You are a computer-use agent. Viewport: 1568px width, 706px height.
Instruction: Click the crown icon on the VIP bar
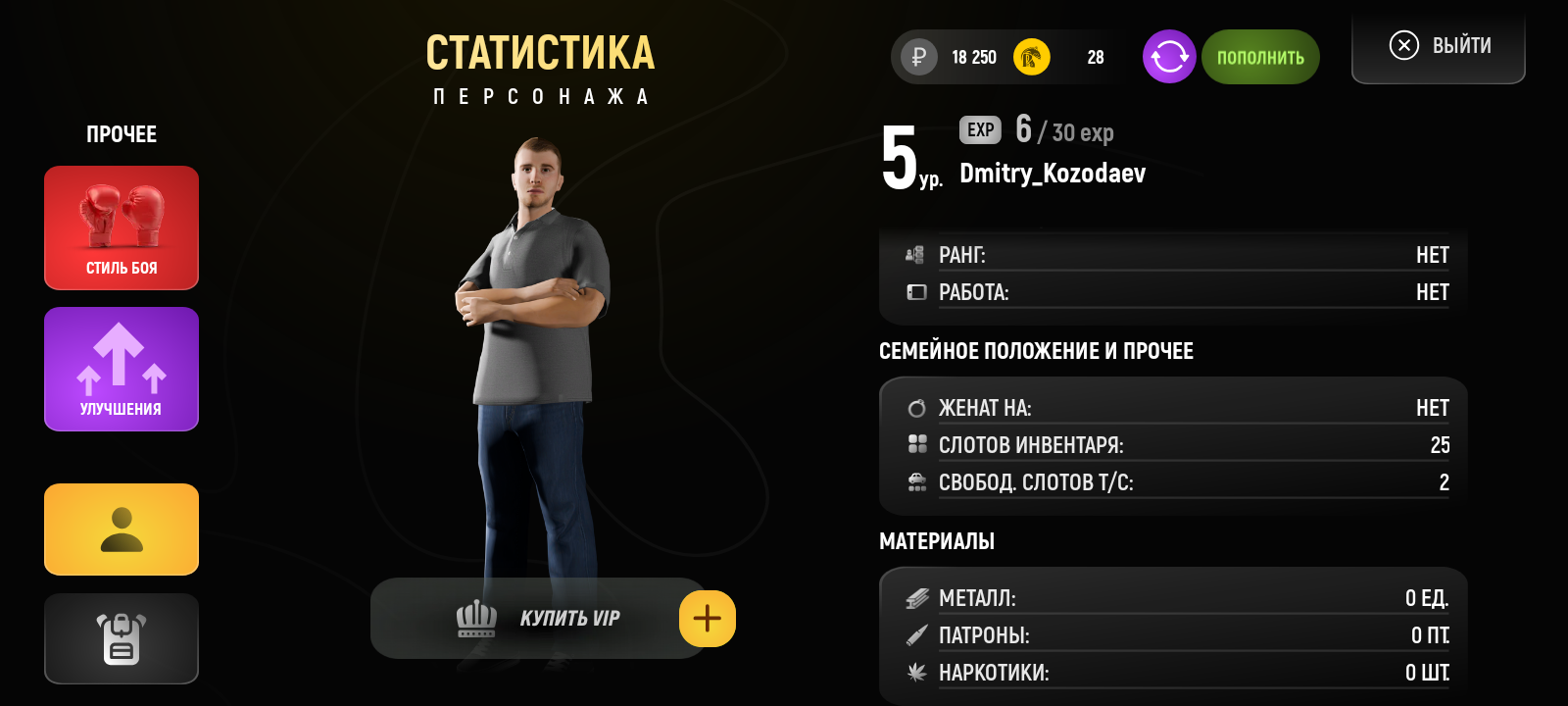click(475, 618)
